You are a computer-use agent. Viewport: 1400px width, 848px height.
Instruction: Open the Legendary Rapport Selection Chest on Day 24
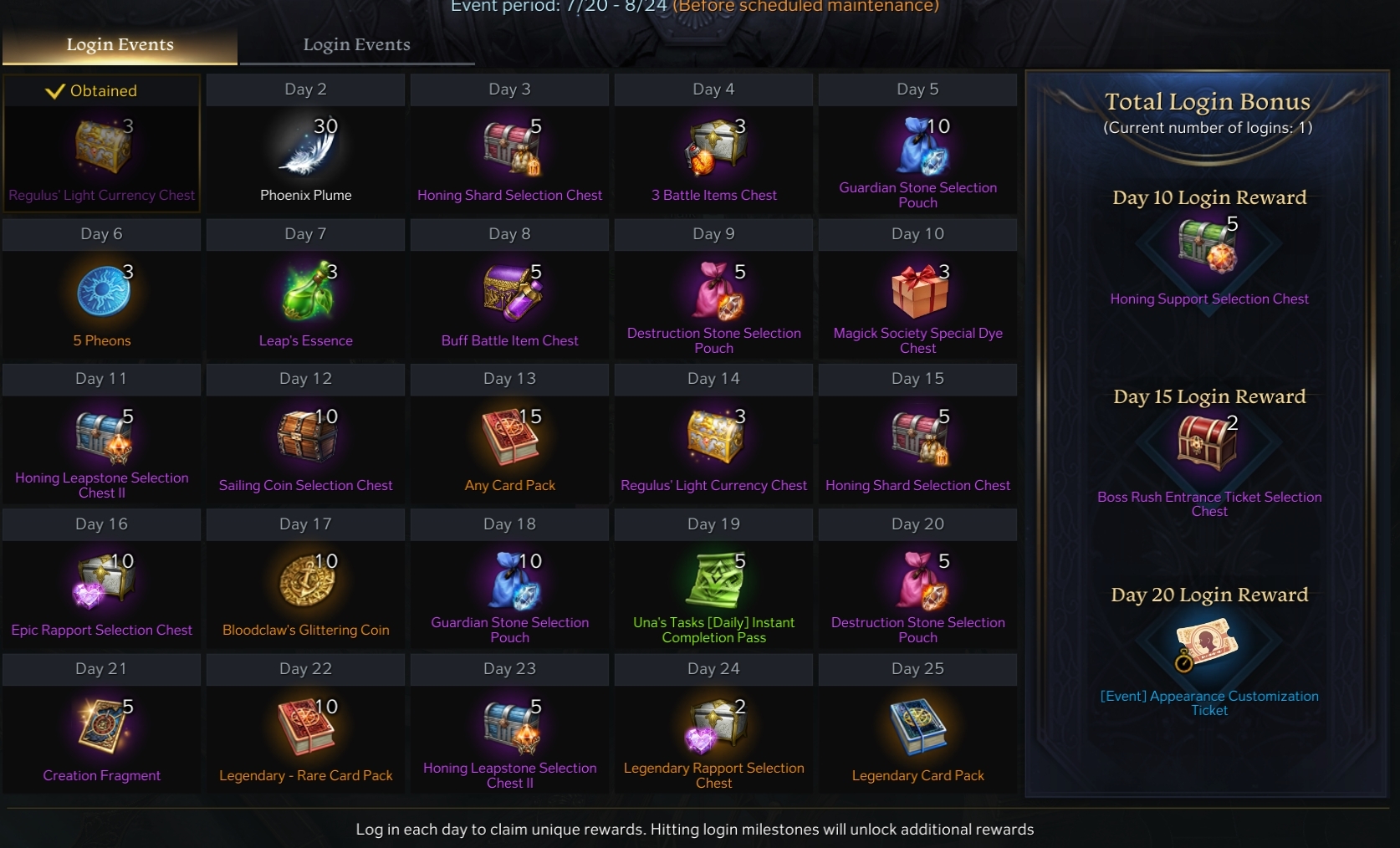pos(713,728)
